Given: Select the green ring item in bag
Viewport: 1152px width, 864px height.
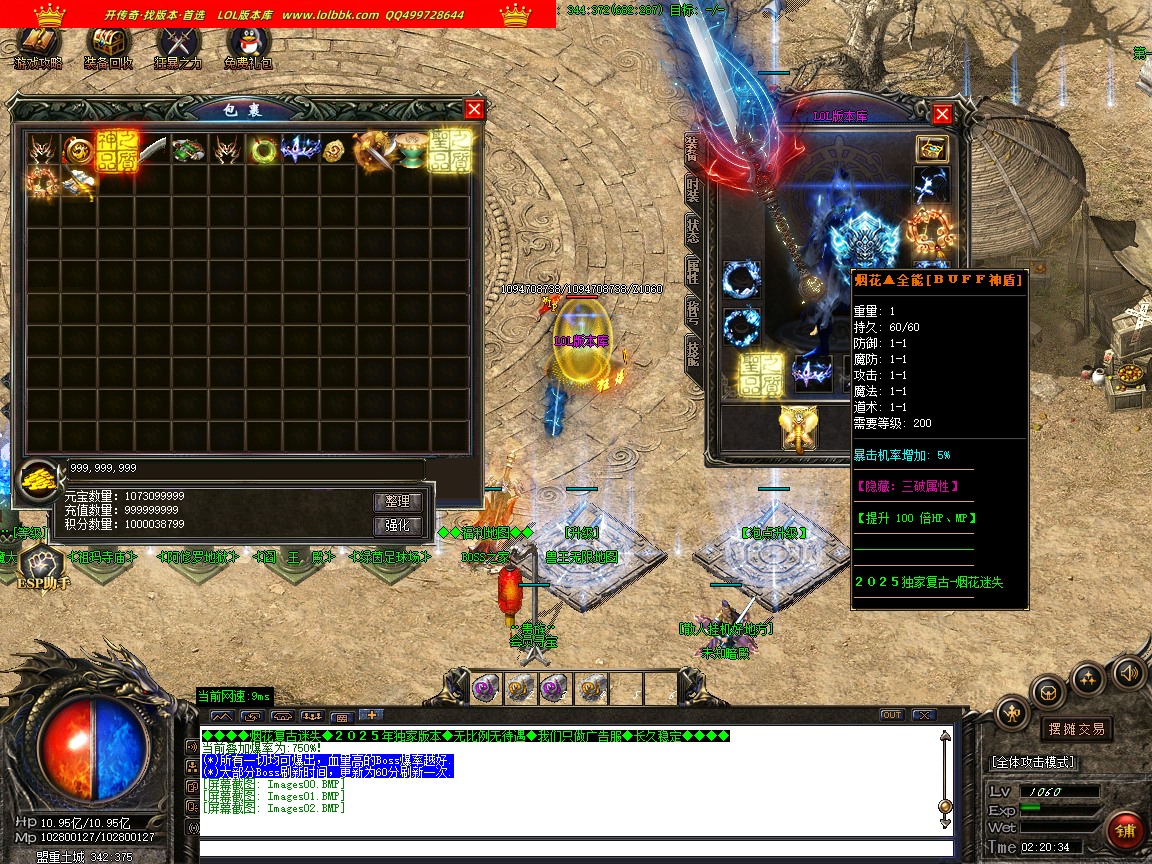Looking at the screenshot, I should pyautogui.click(x=264, y=151).
